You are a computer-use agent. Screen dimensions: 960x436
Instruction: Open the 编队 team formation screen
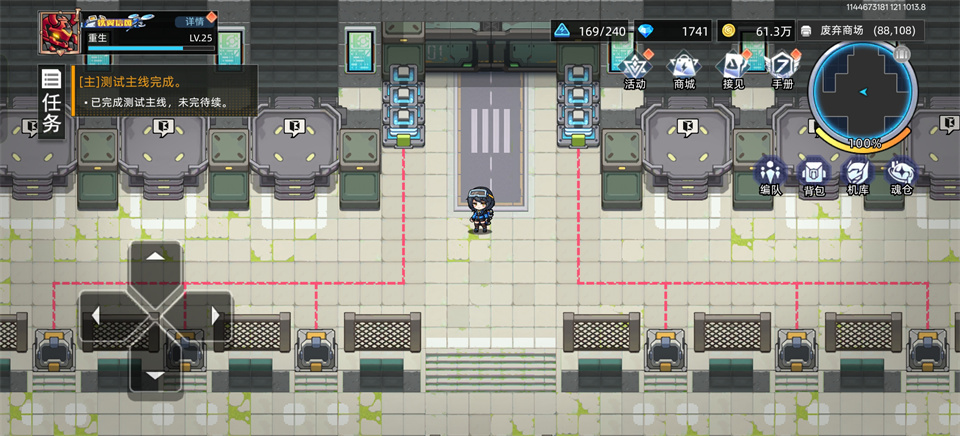pyautogui.click(x=770, y=175)
